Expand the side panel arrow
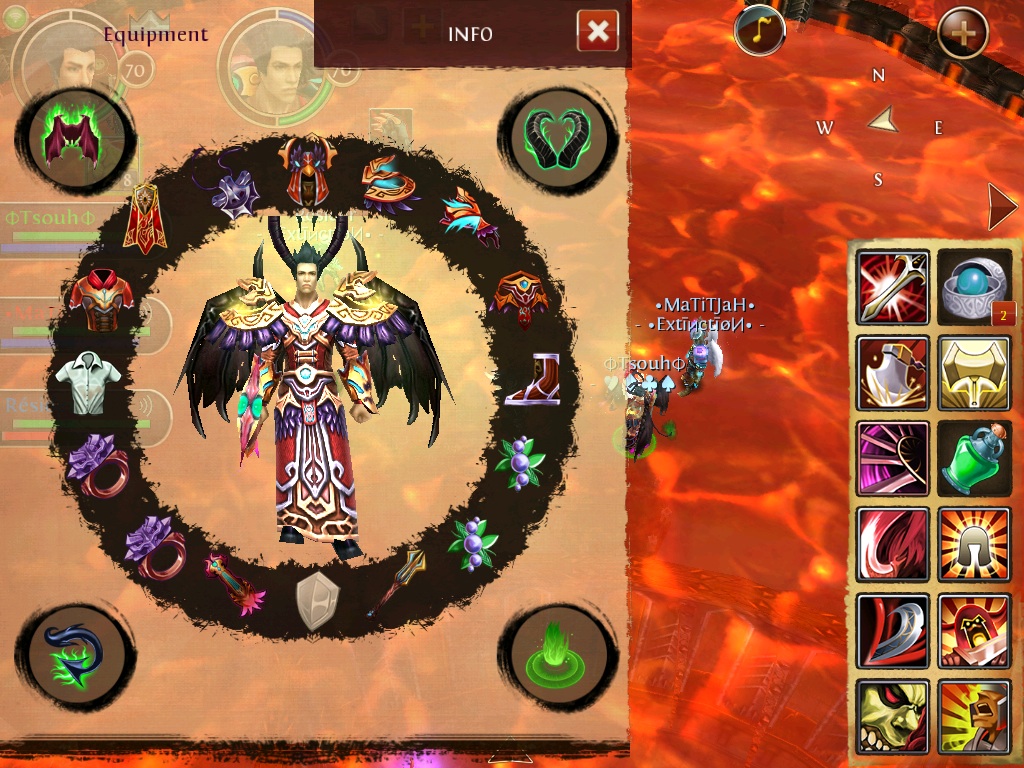The height and width of the screenshot is (768, 1024). 1001,207
